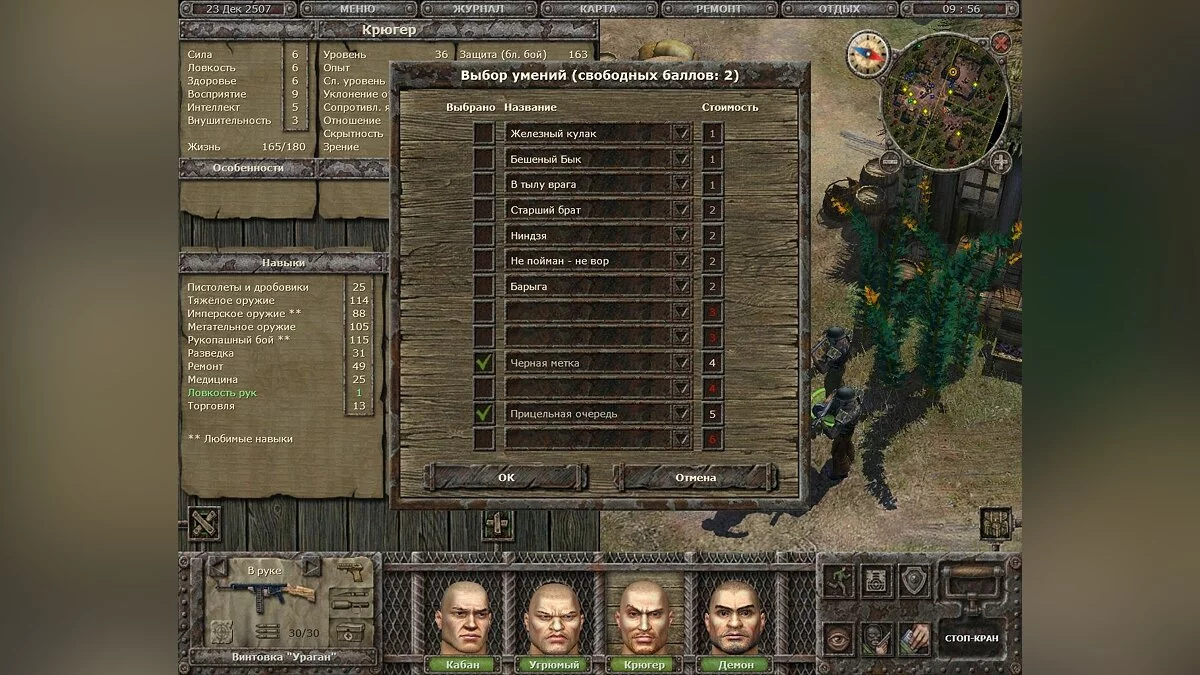Open the МЕНЮ top menu
The image size is (1200, 675).
358,9
